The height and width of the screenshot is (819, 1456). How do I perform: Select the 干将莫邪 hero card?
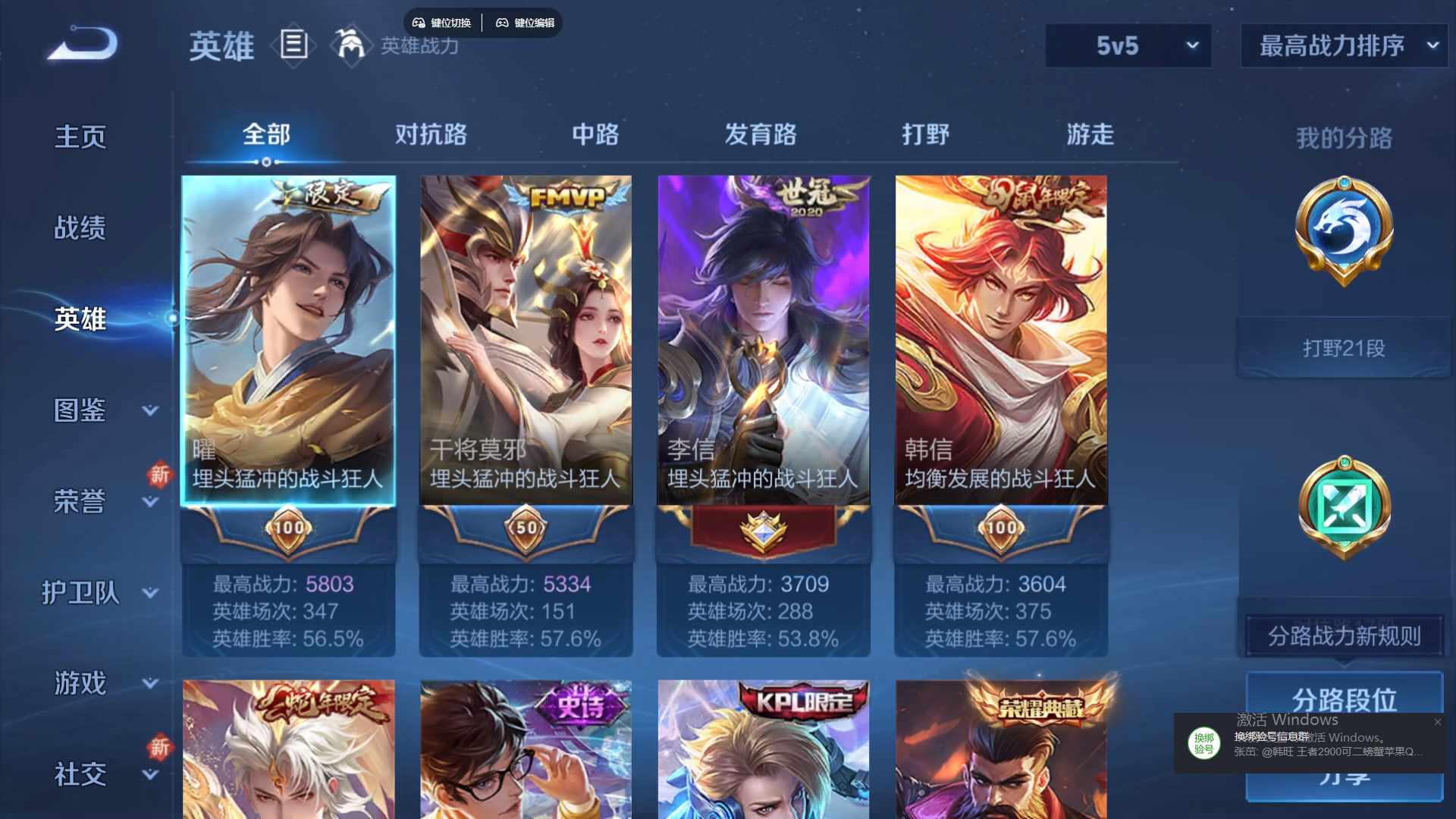tap(526, 341)
